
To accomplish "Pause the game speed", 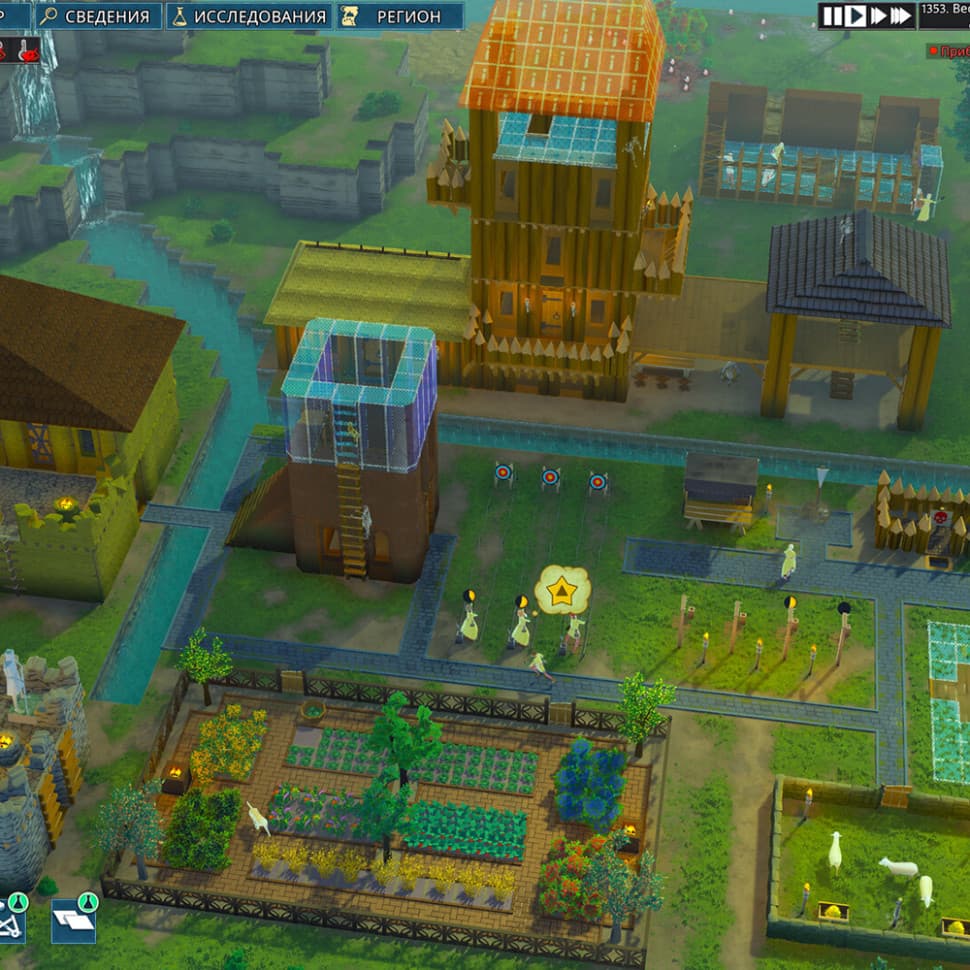I will click(834, 16).
